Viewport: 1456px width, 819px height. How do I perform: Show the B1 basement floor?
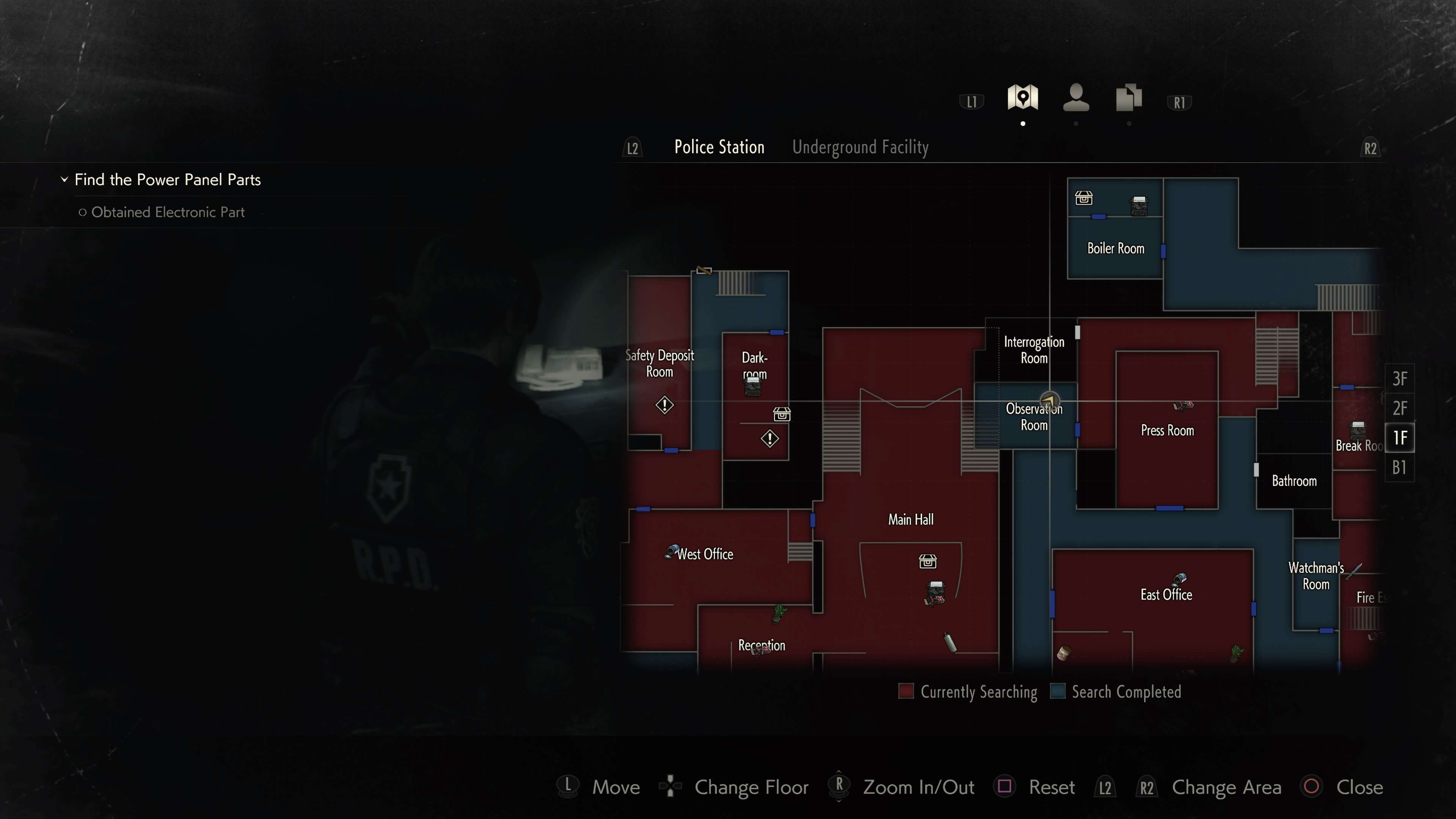[x=1400, y=468]
